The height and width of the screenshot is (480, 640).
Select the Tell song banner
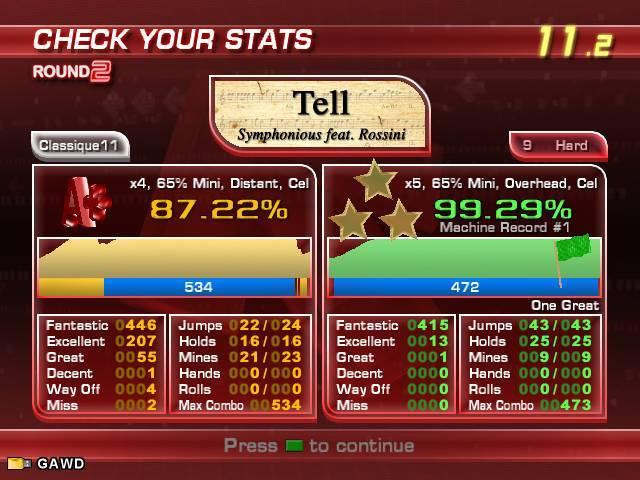point(320,113)
